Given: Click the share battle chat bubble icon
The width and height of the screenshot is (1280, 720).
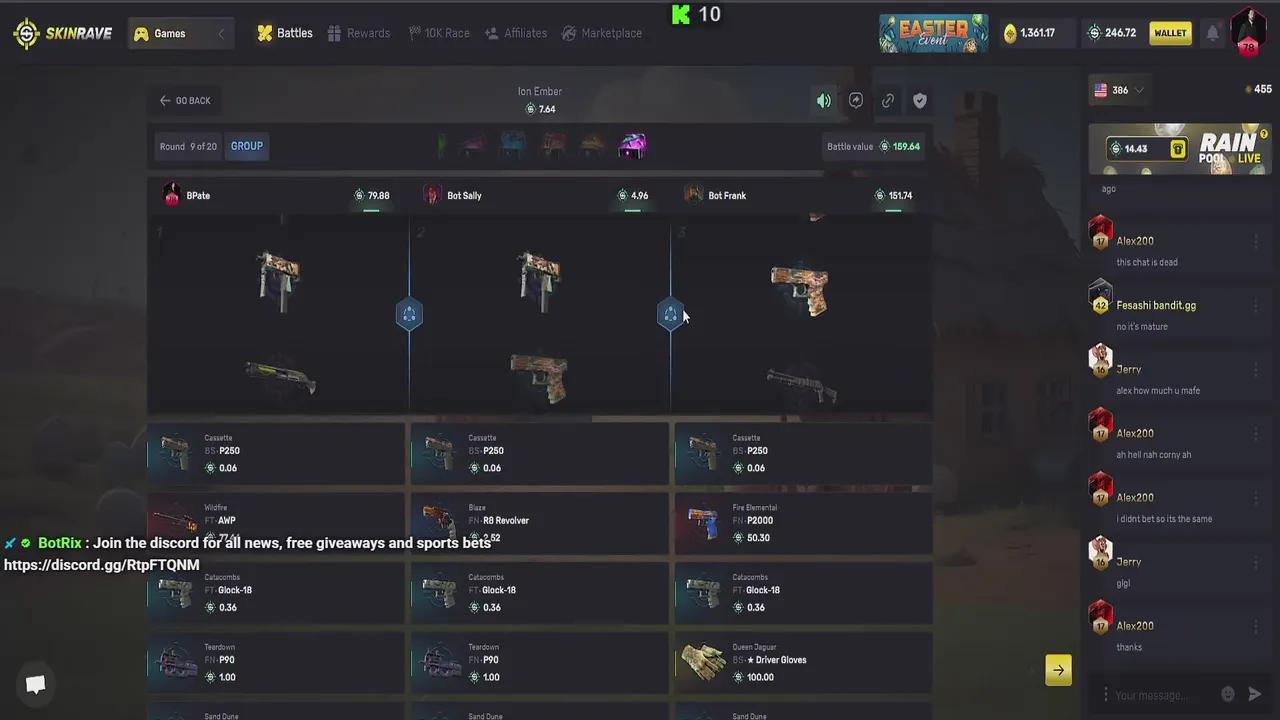Looking at the screenshot, I should (856, 100).
